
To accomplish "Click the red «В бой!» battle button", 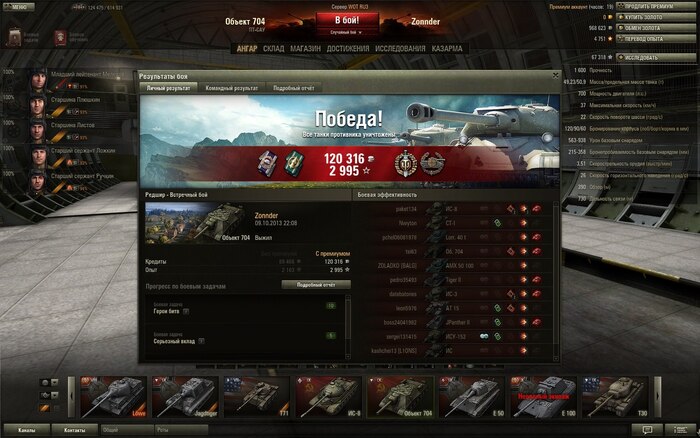I will tap(350, 20).
